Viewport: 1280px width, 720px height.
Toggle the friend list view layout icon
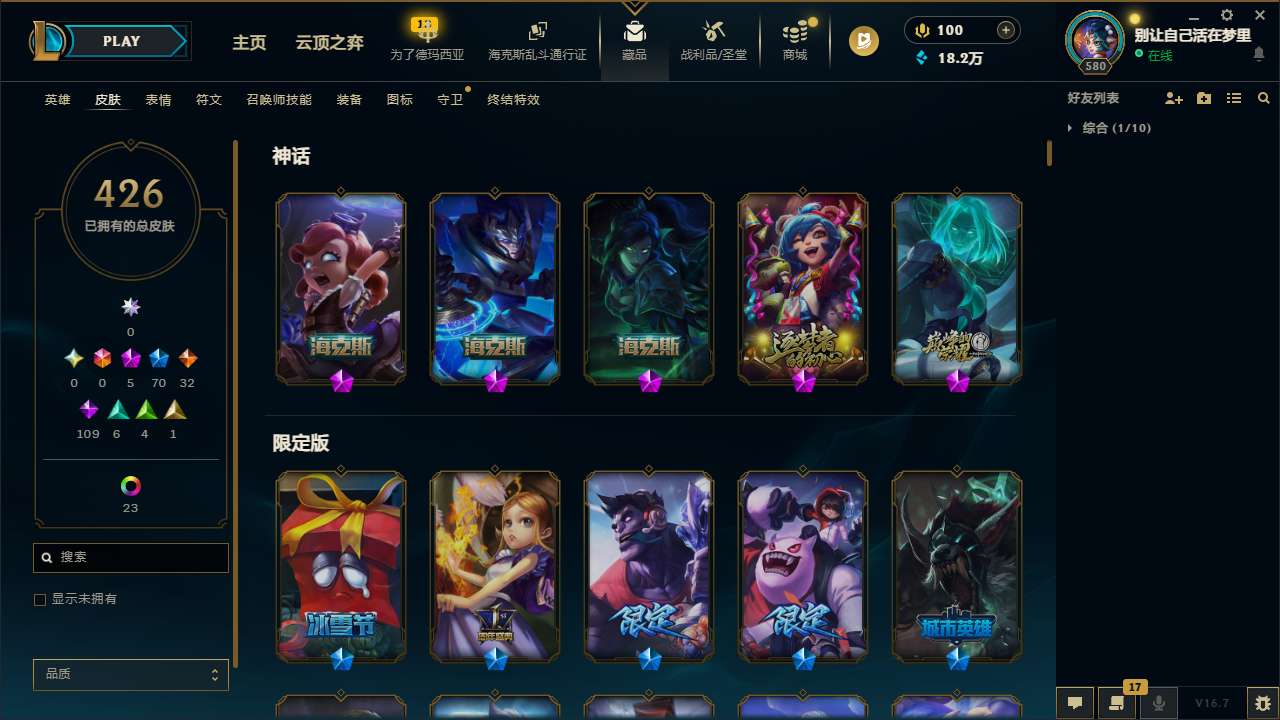pos(1233,98)
